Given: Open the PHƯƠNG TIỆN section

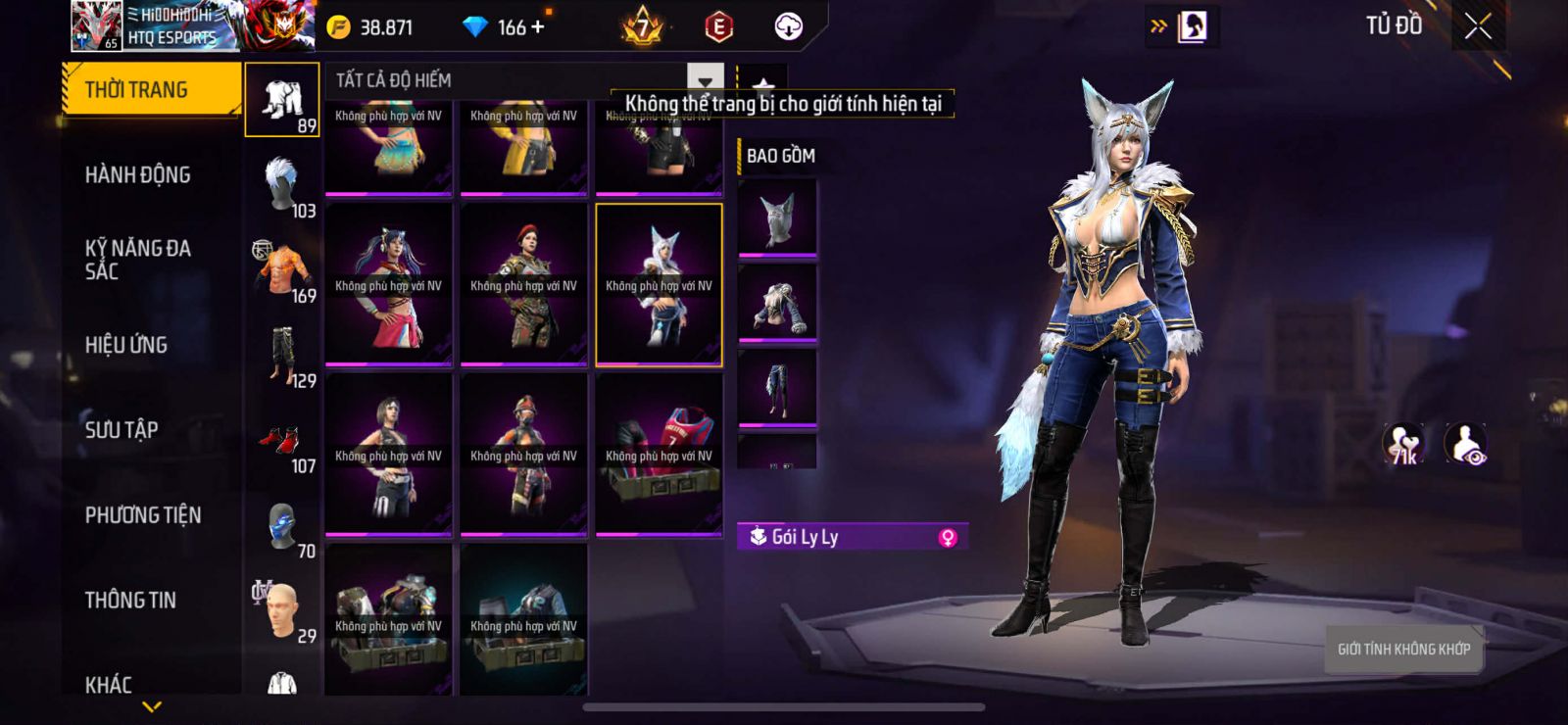Looking at the screenshot, I should tap(142, 515).
